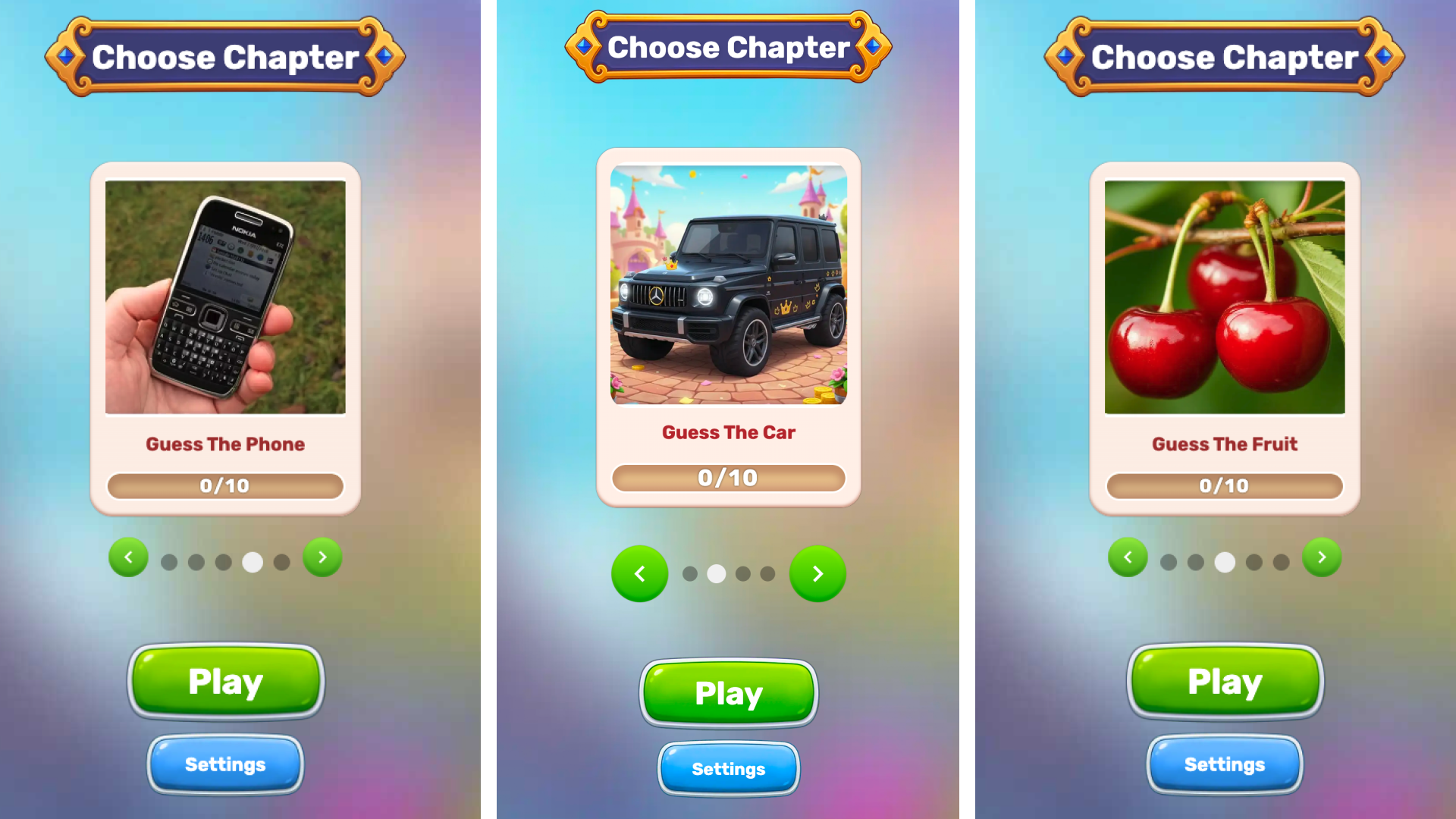Click the green left arrow under Guess The Phone
This screenshot has height=819, width=1456.
tap(128, 557)
